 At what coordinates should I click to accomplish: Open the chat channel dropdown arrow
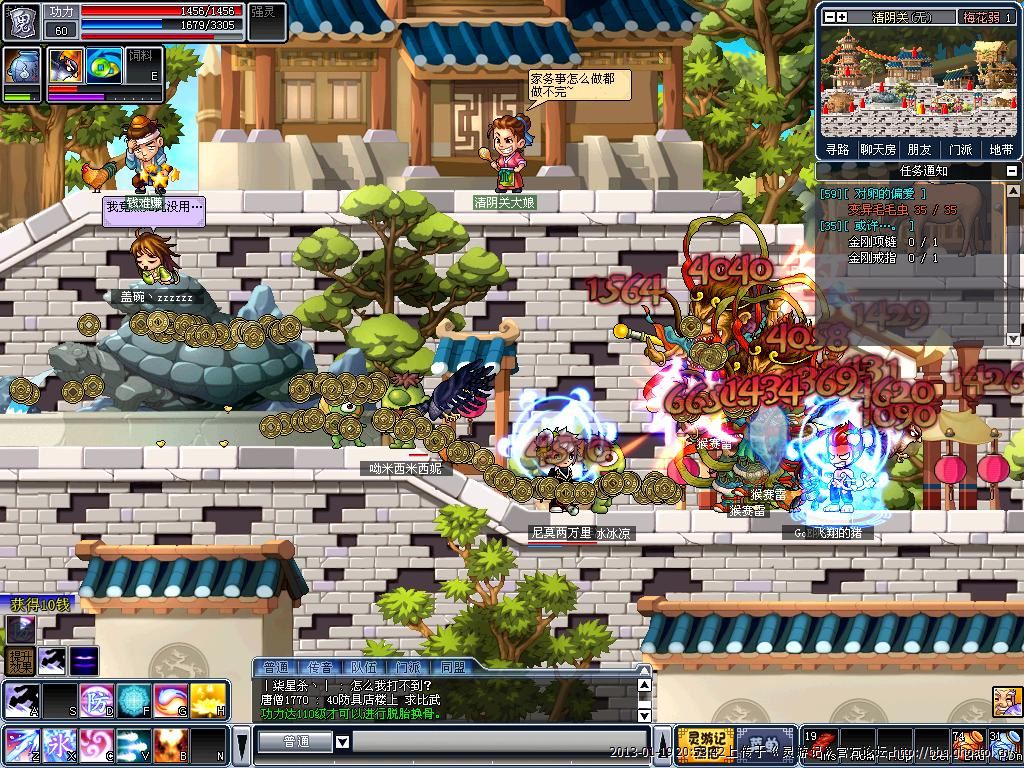[x=342, y=741]
